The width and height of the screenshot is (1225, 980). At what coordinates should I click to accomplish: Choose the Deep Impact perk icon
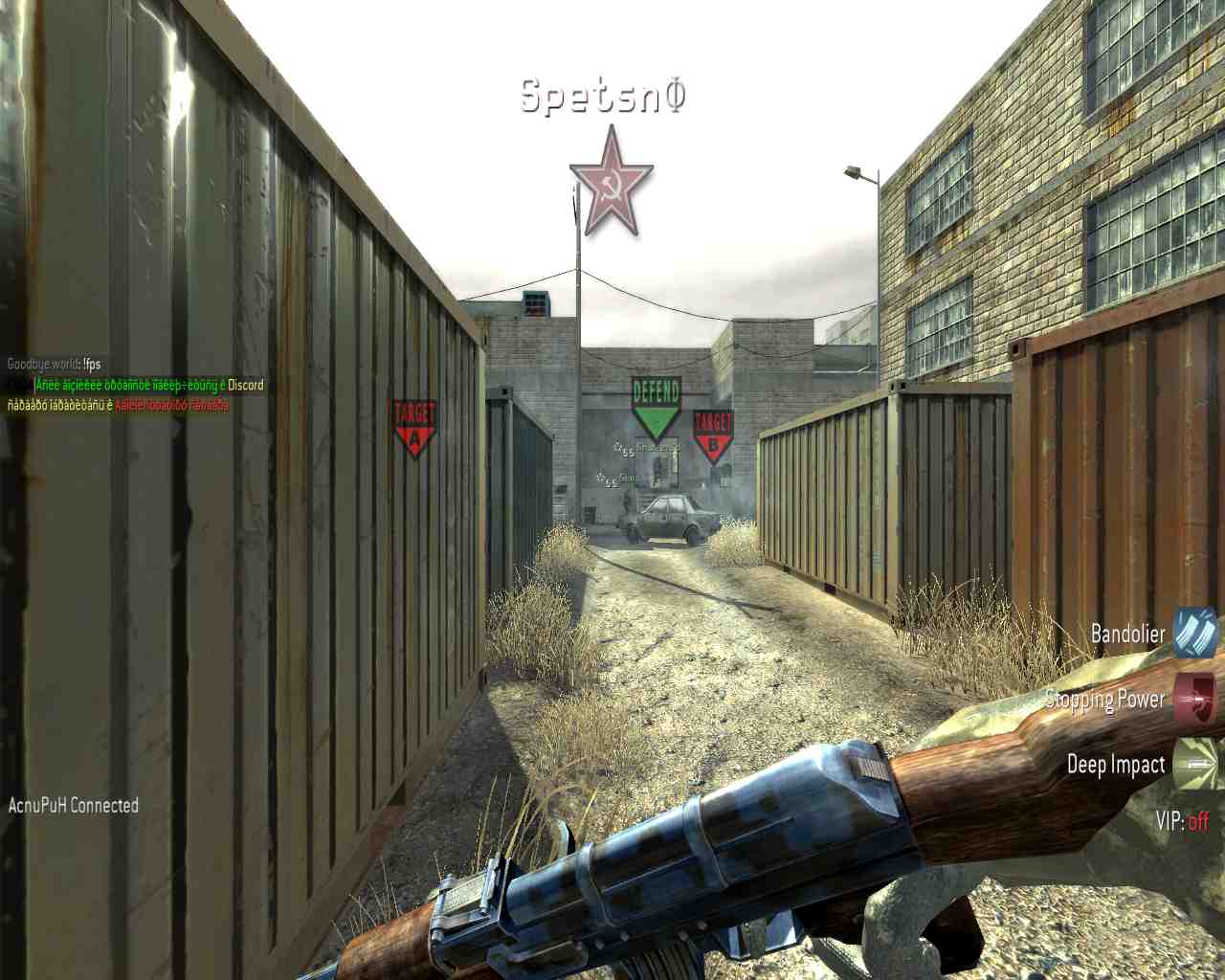(1195, 762)
